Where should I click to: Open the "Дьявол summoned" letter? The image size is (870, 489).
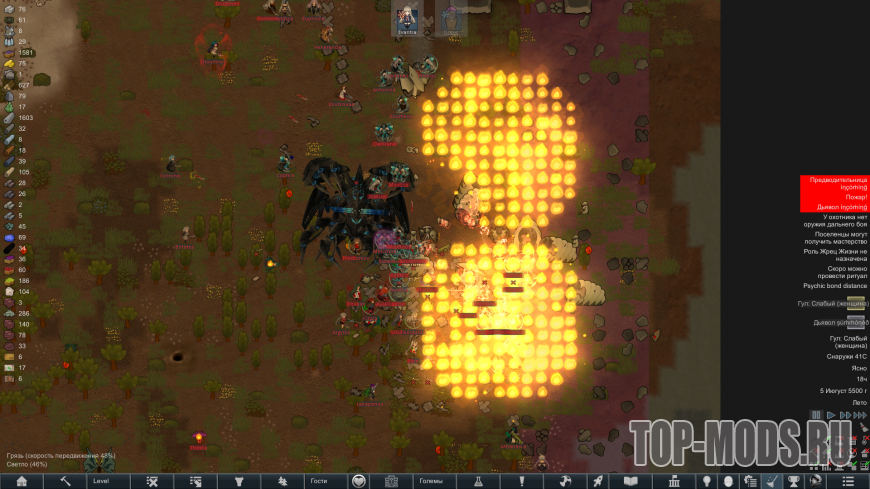[840, 323]
